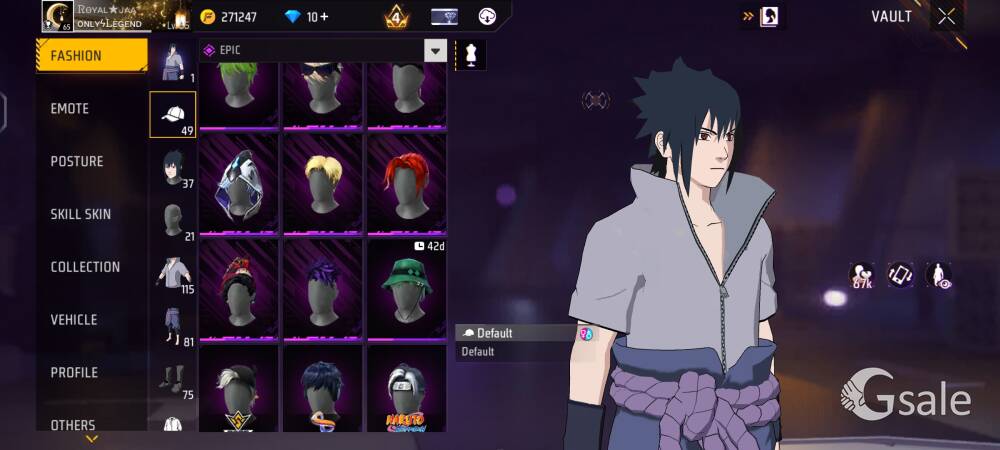This screenshot has width=1000, height=450.
Task: Choose the green bucket hat
Action: 406,287
